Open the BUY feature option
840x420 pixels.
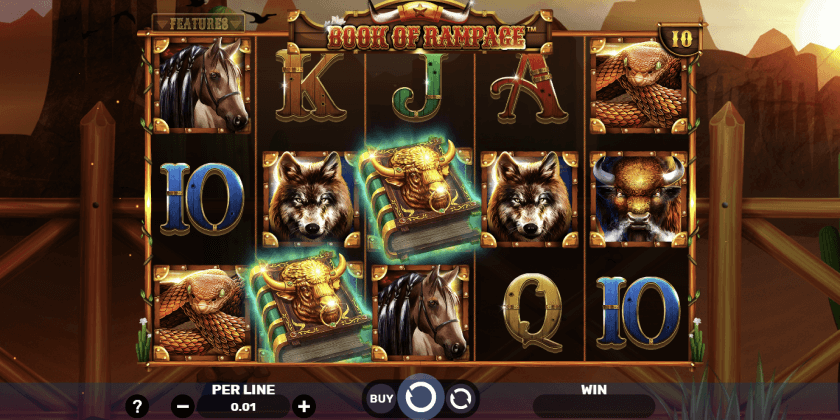point(381,399)
